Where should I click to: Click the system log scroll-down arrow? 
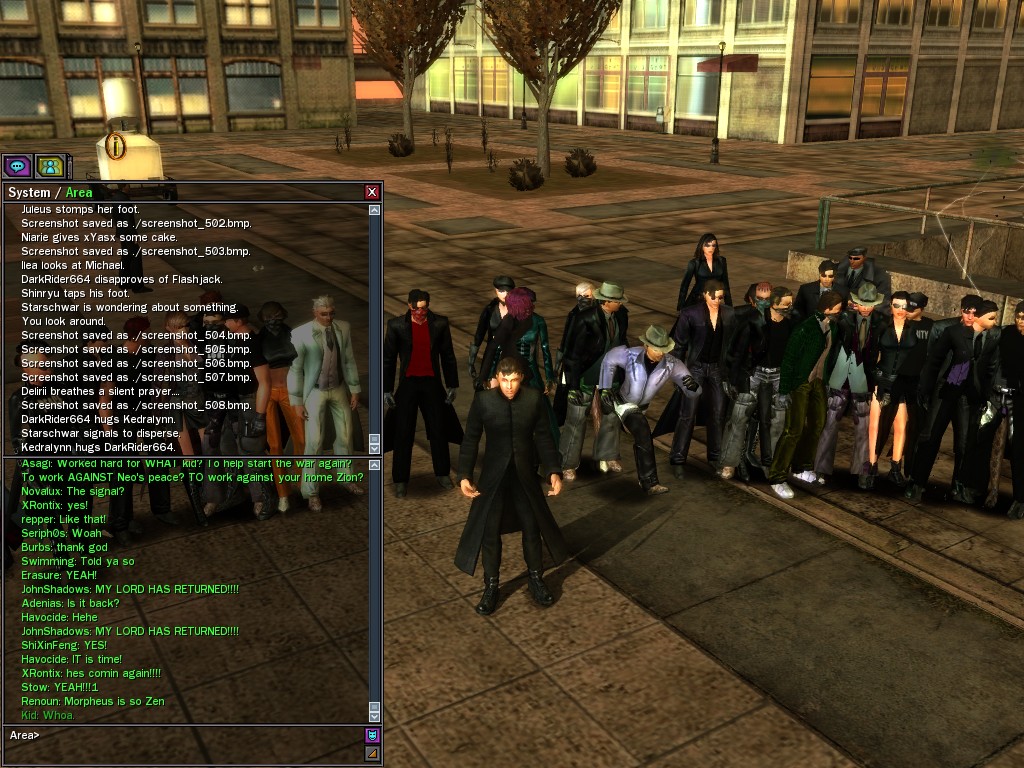coord(375,448)
